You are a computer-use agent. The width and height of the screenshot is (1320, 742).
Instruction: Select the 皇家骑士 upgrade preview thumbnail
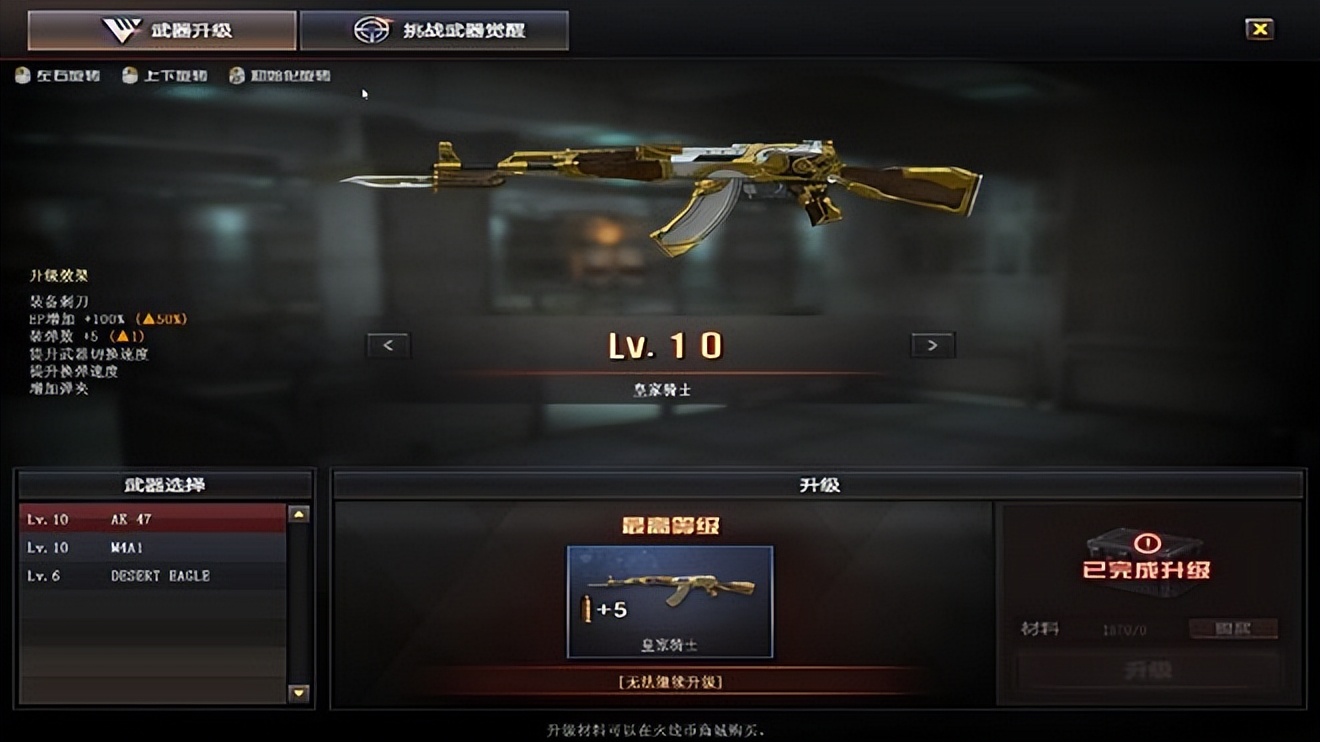coord(670,601)
